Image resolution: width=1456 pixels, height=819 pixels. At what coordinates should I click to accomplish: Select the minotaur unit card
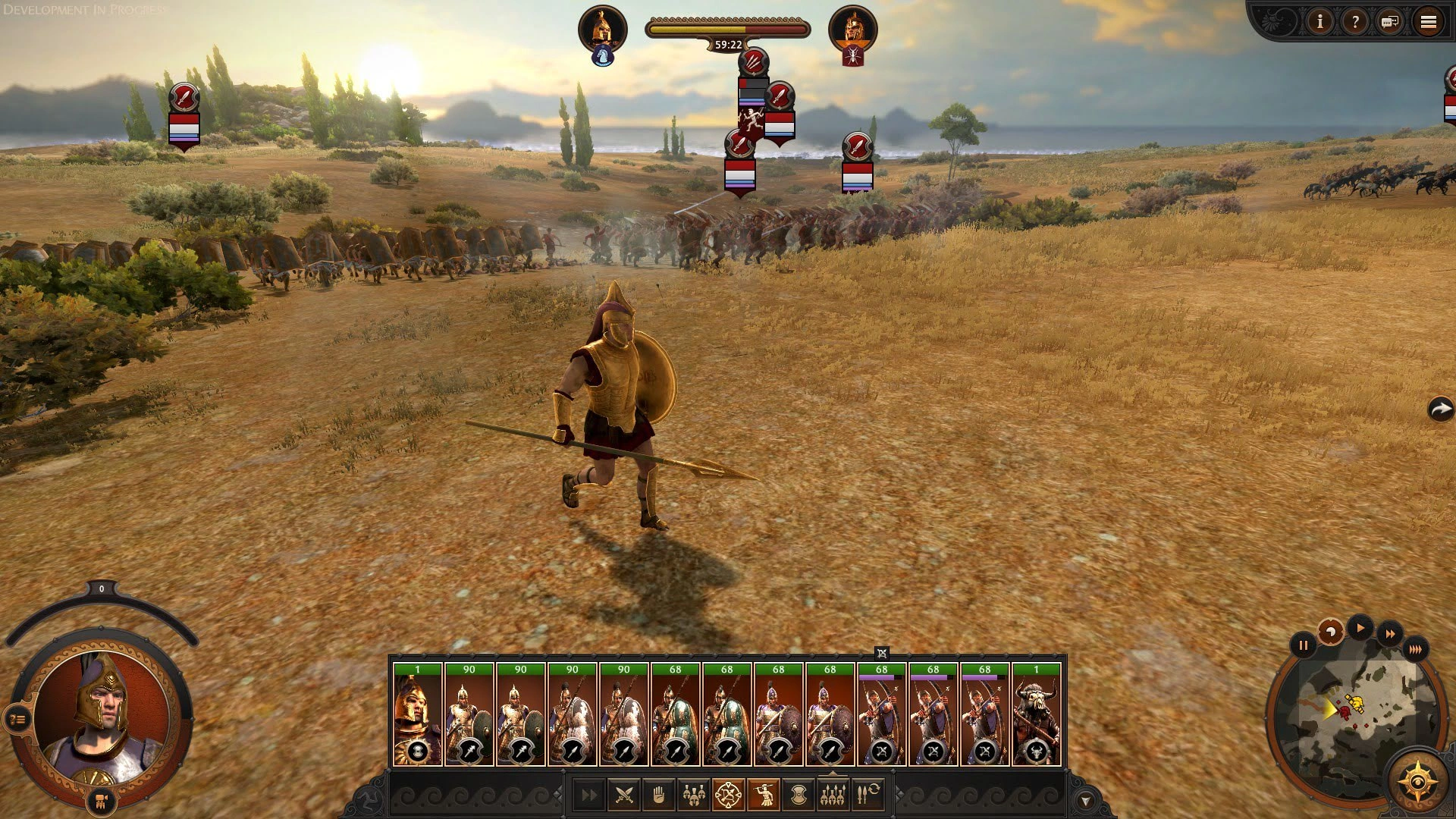[1036, 714]
